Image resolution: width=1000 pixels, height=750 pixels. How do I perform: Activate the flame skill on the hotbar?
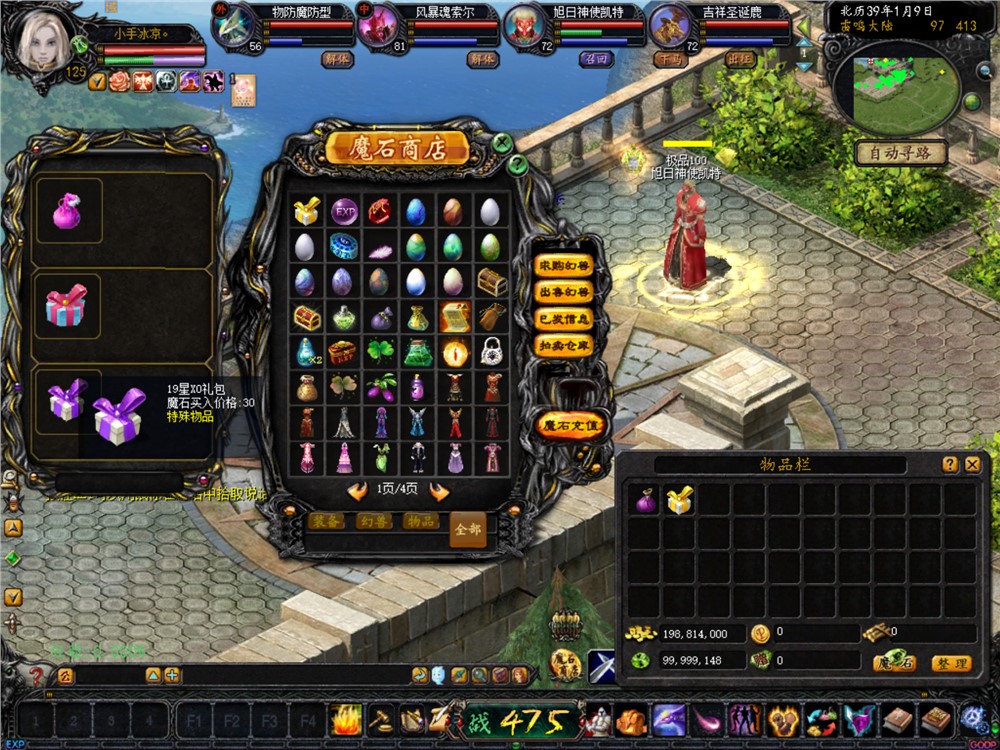(x=345, y=719)
